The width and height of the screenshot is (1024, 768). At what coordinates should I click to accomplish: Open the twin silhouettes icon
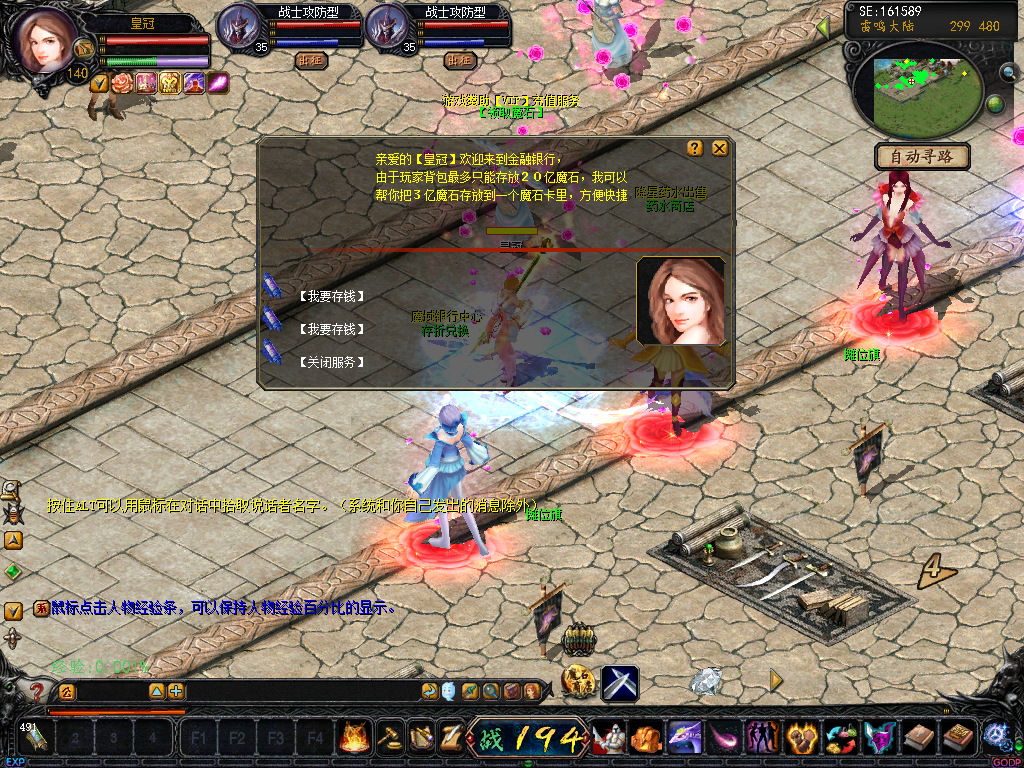[763, 738]
